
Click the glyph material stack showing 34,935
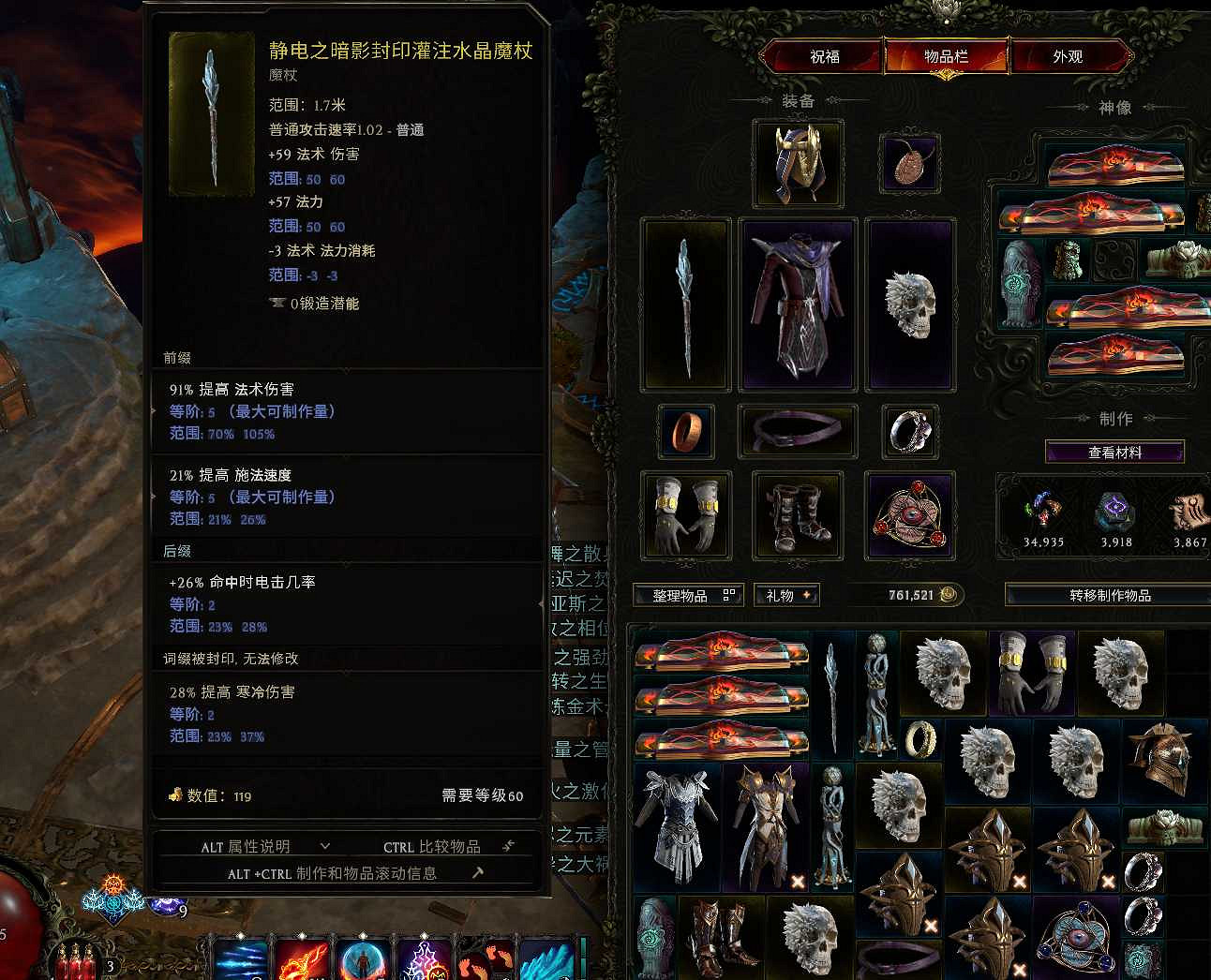click(x=1043, y=511)
